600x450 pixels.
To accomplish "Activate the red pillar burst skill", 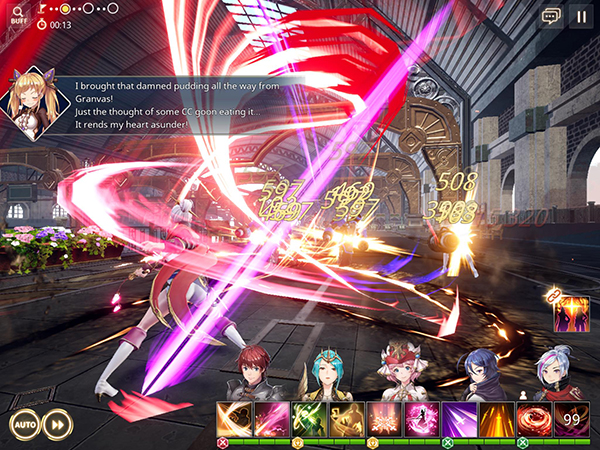I will coord(383,418).
